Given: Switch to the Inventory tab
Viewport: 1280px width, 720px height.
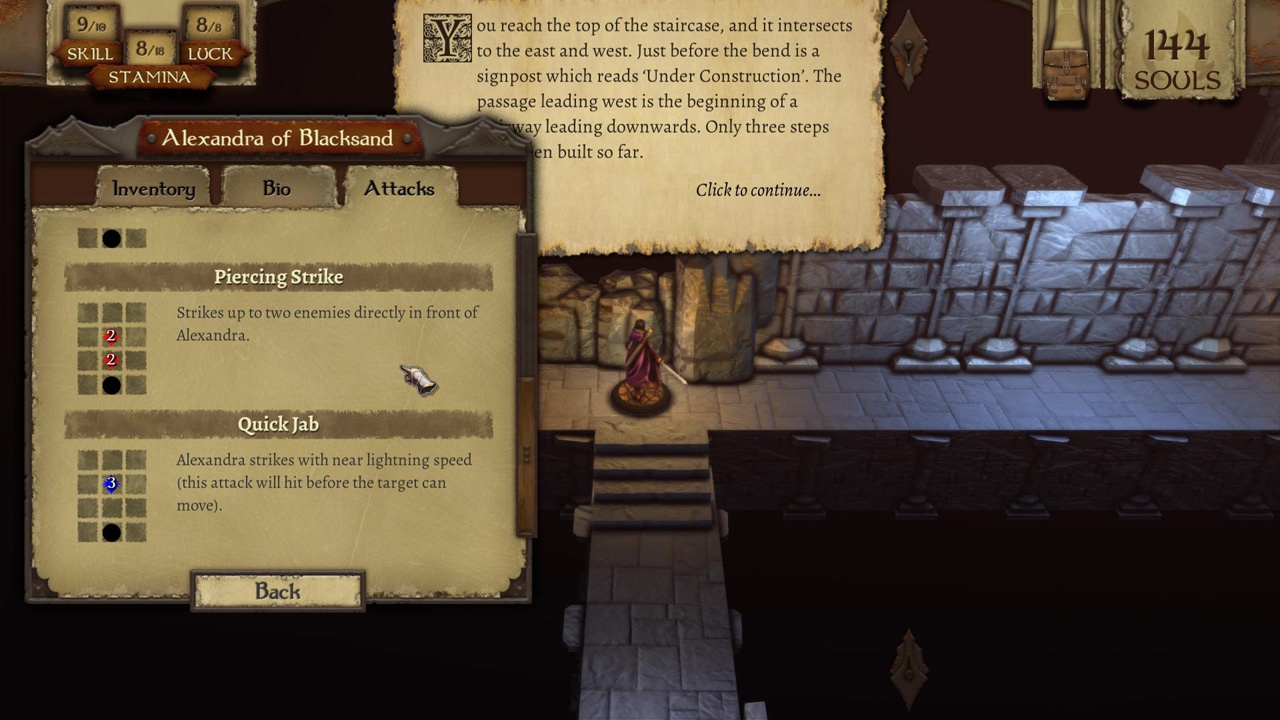Looking at the screenshot, I should click(x=153, y=189).
